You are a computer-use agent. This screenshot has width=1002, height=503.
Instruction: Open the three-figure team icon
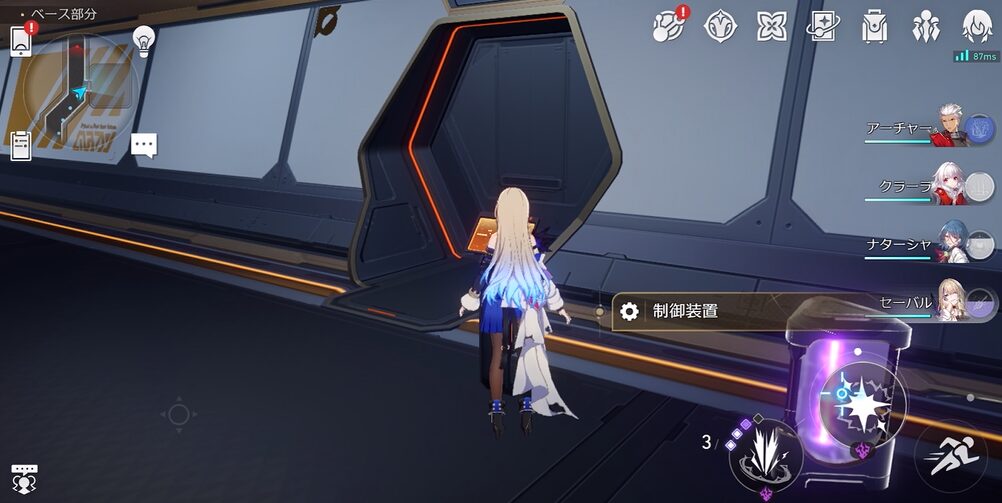(x=926, y=27)
